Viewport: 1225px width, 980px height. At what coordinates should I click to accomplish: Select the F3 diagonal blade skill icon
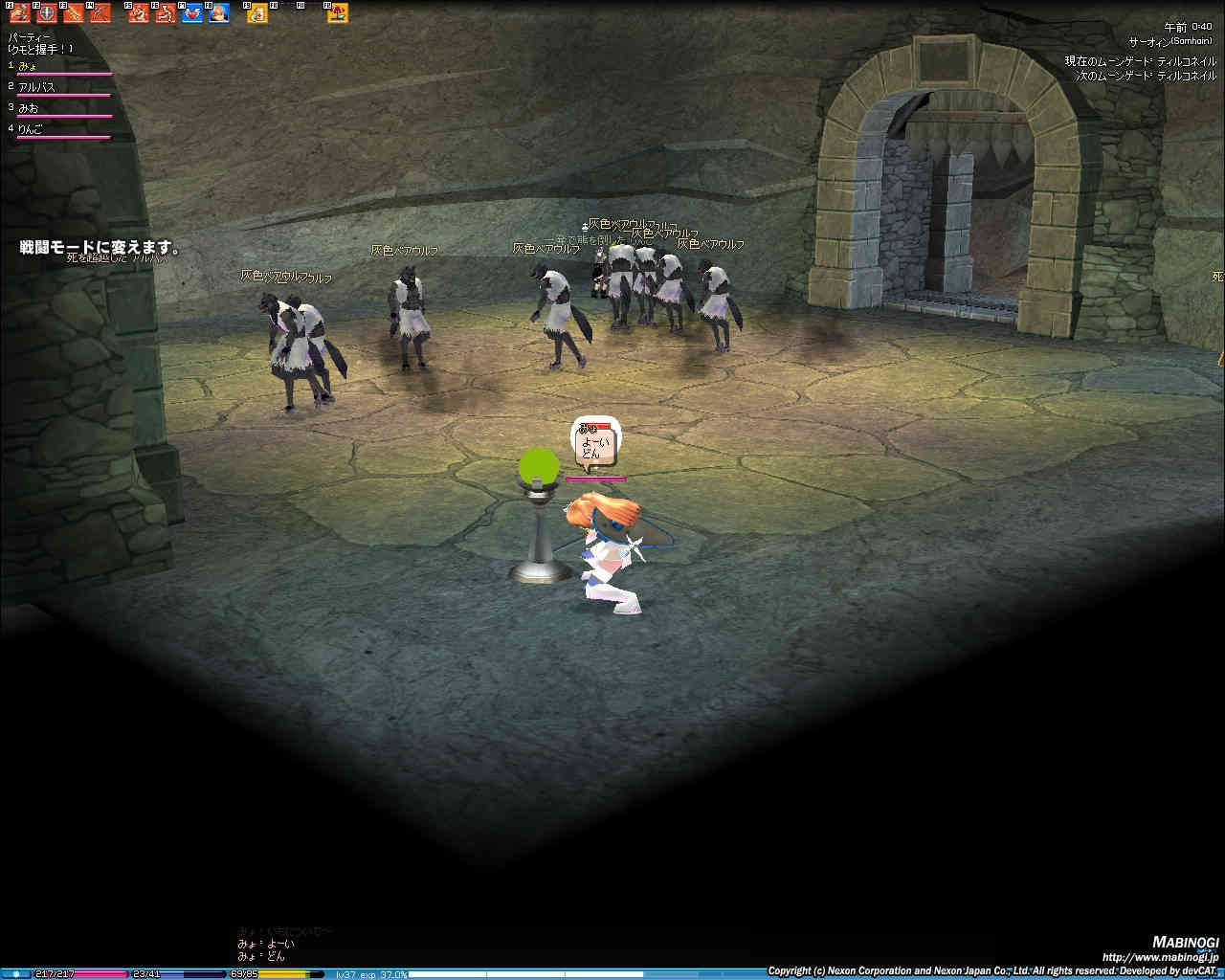pyautogui.click(x=74, y=13)
